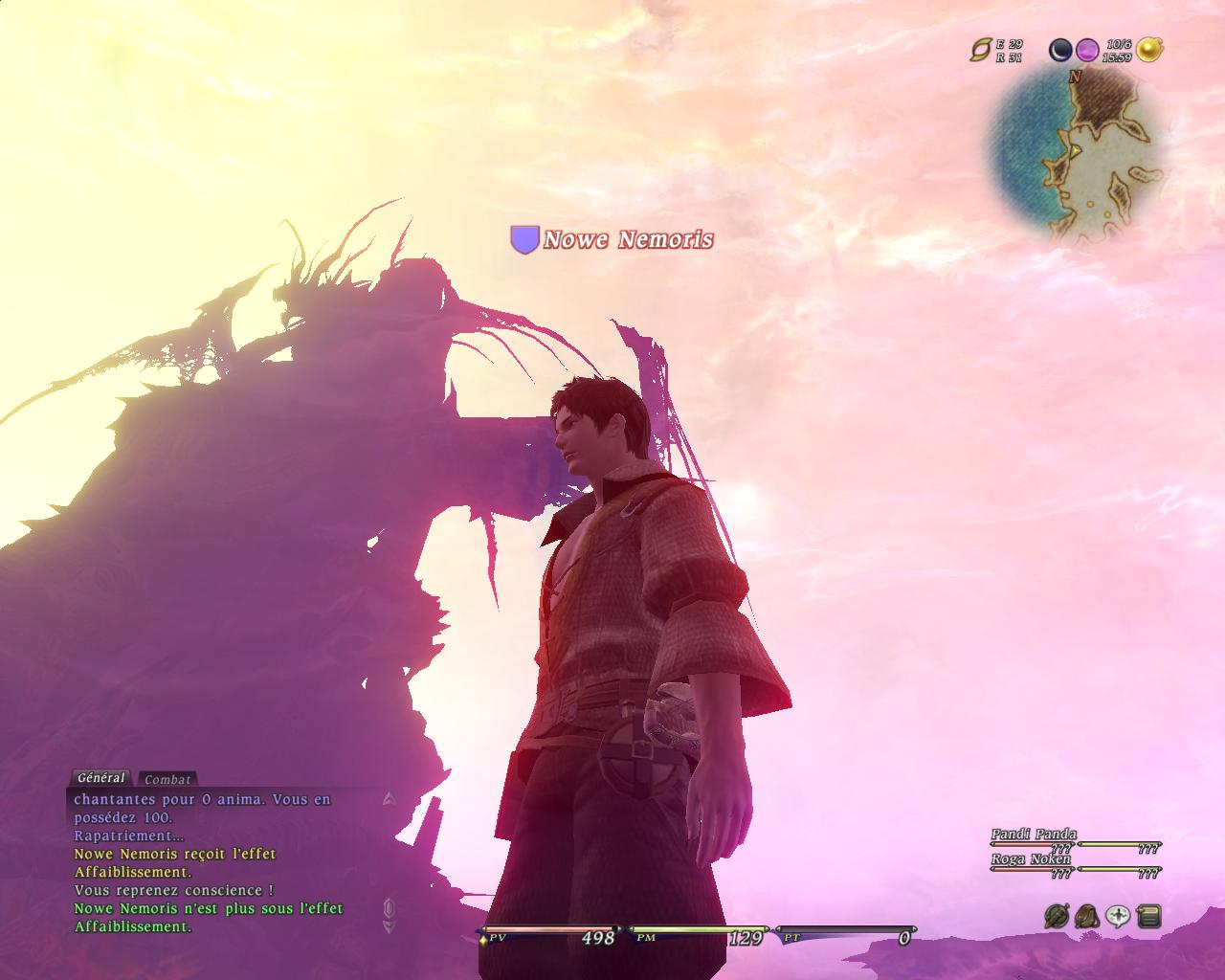Click the chat log's up arrow
This screenshot has width=1225, height=980.
[x=389, y=797]
